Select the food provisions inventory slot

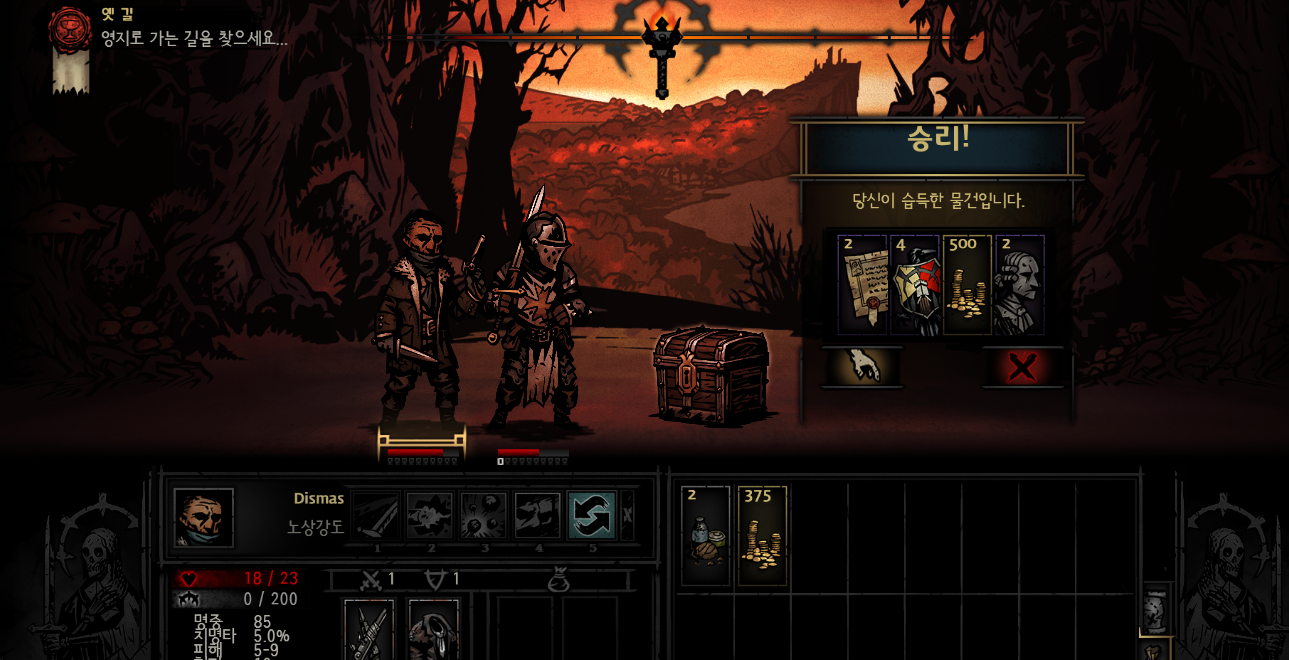point(706,535)
